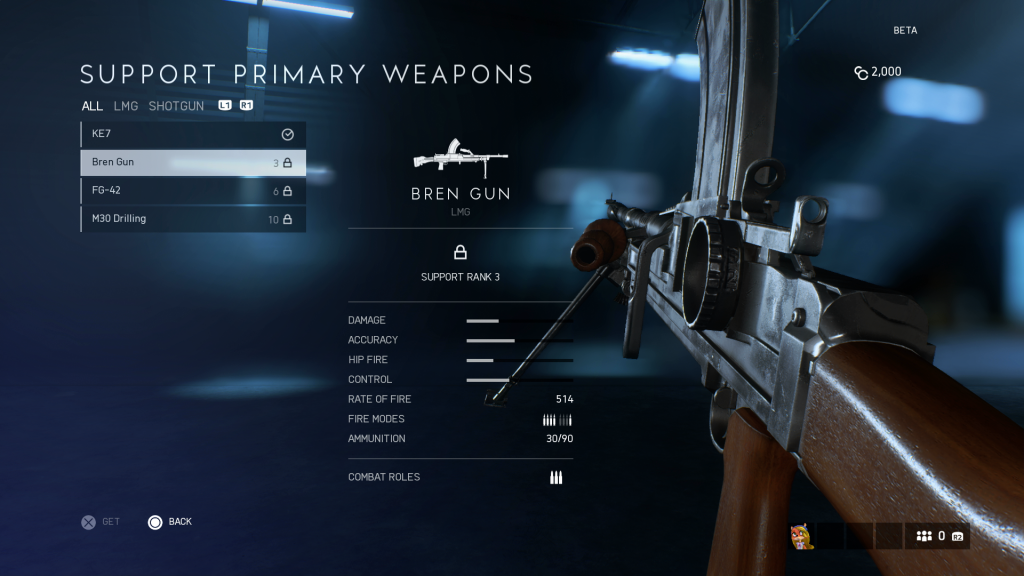Click GET to unlock the weapon

click(x=100, y=522)
